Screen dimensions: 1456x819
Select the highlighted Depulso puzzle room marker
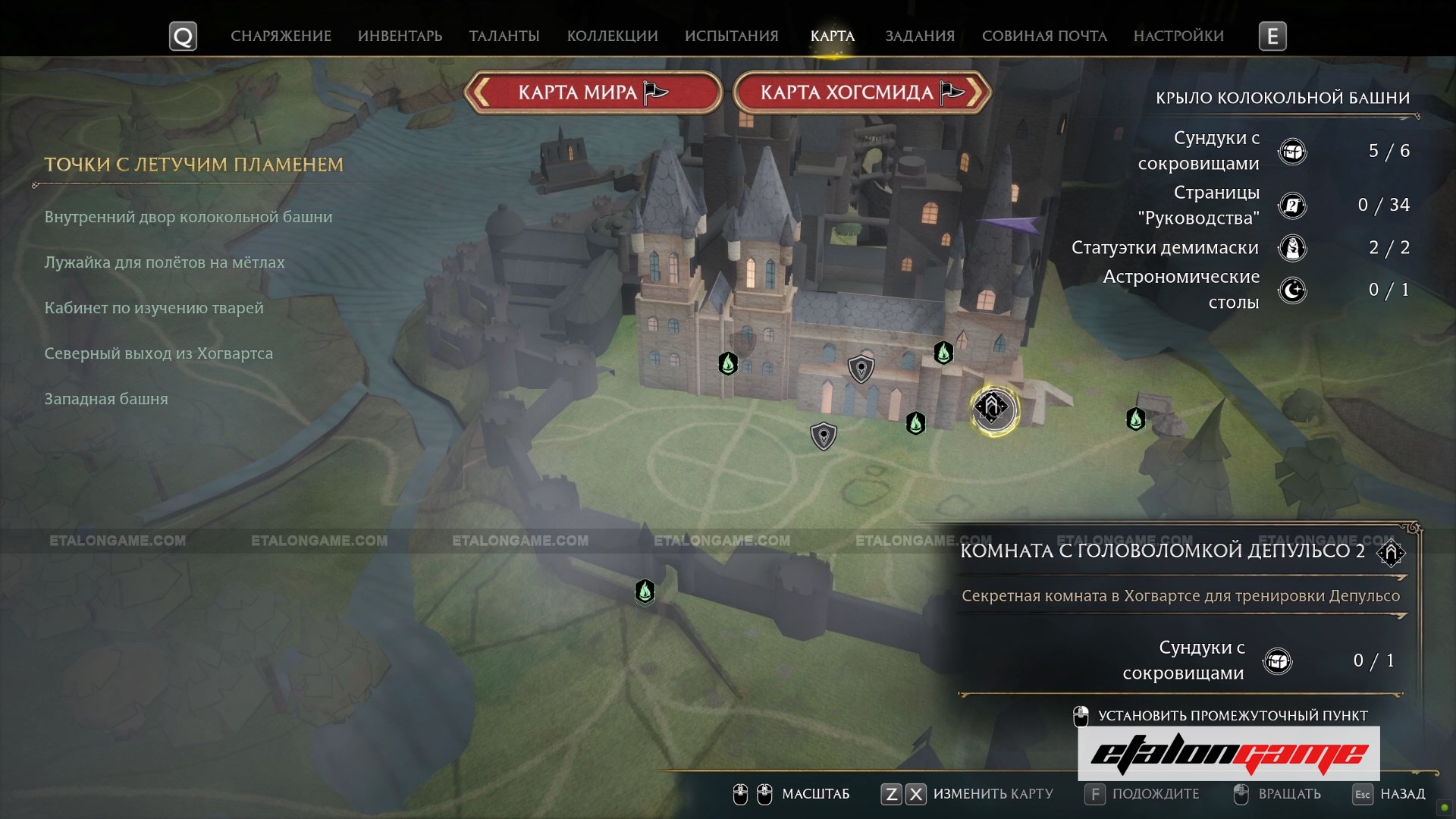tap(993, 409)
